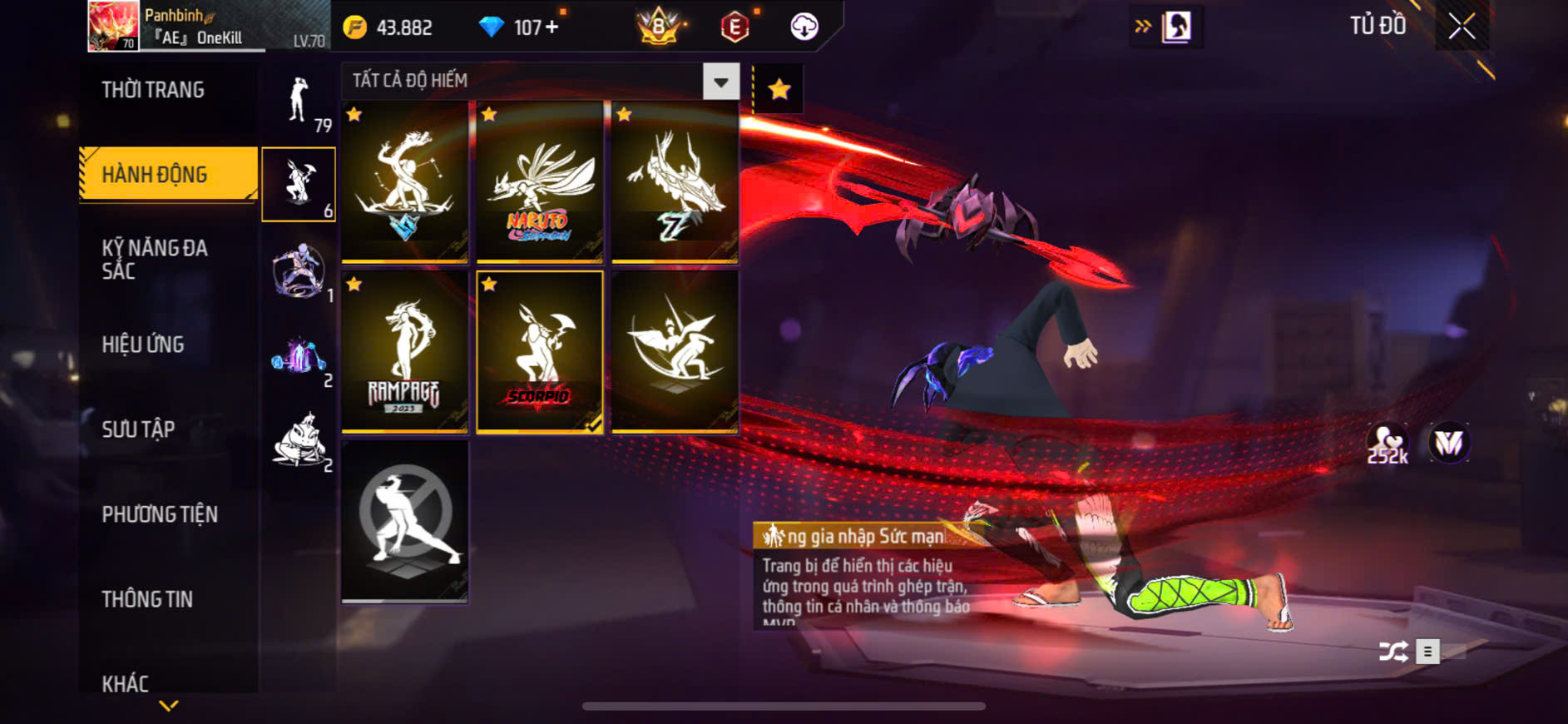Open the red E badge icon

(x=735, y=27)
